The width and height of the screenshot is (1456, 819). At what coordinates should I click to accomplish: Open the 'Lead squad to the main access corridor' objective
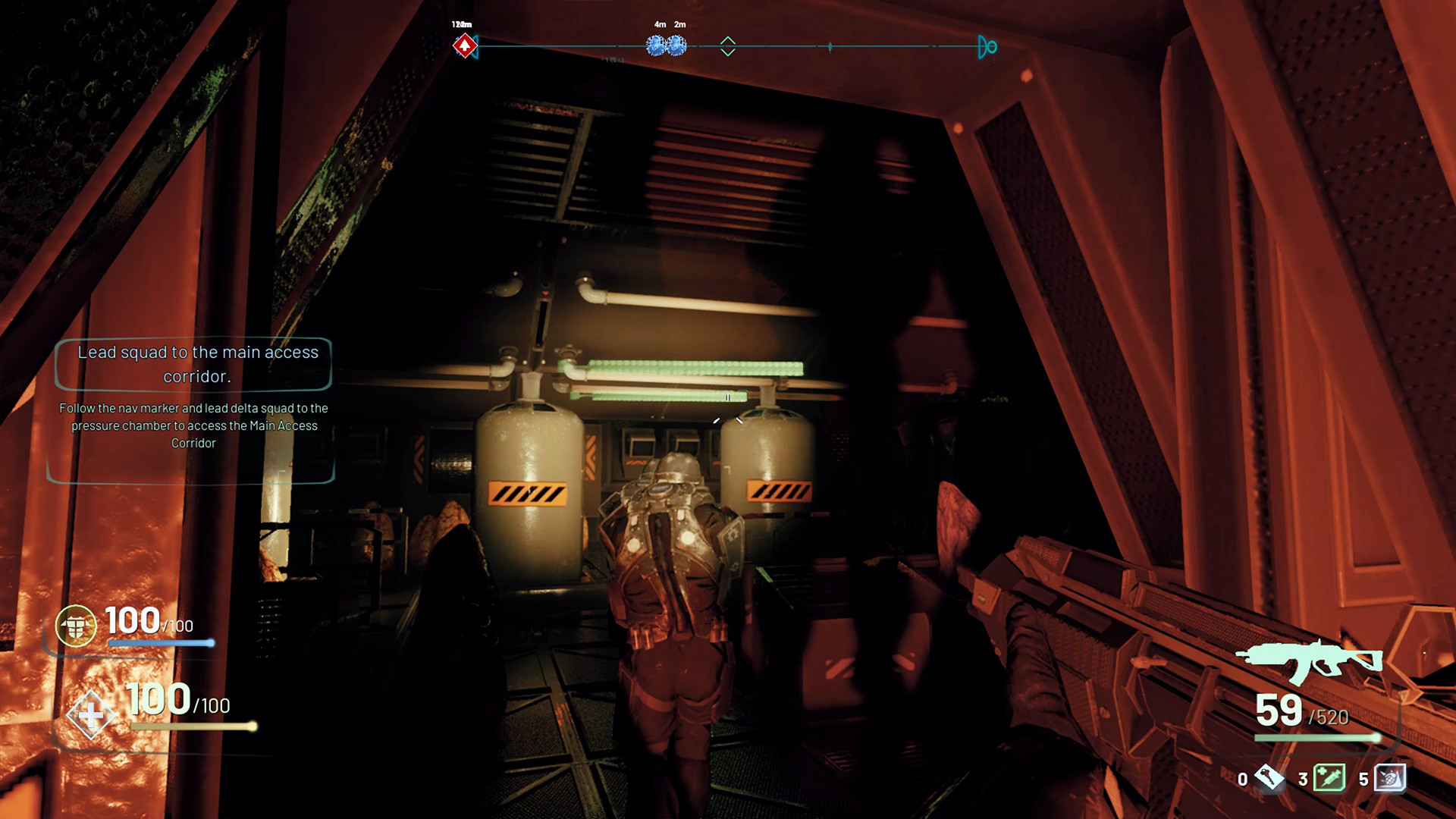pos(196,364)
